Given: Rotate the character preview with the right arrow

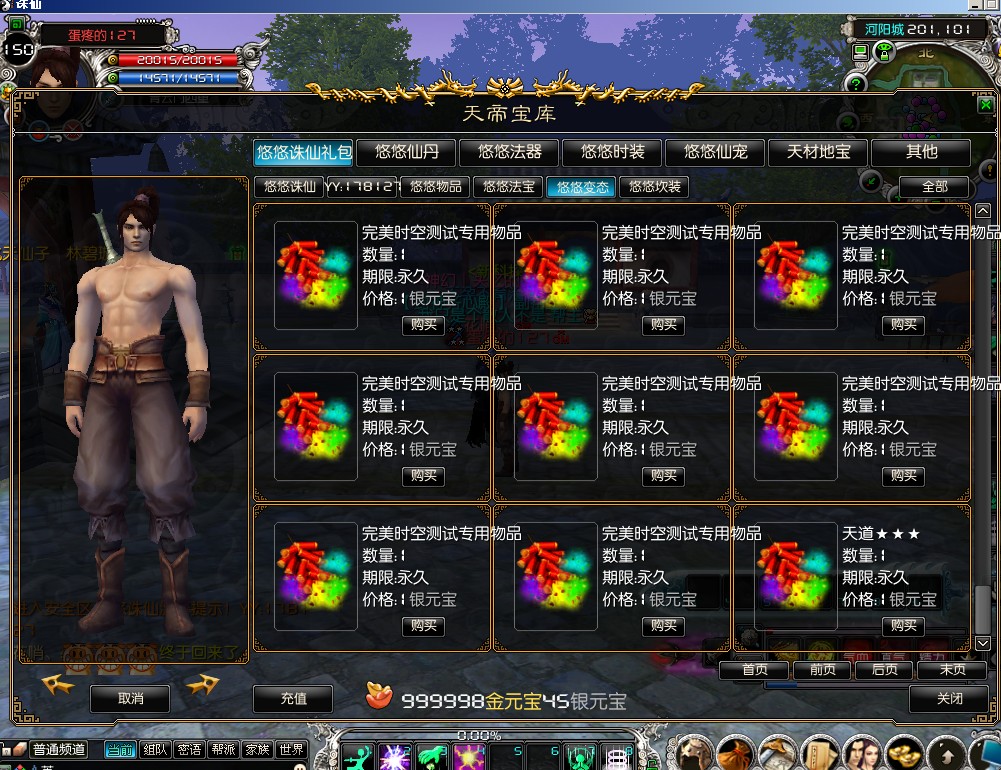Looking at the screenshot, I should pyautogui.click(x=202, y=684).
